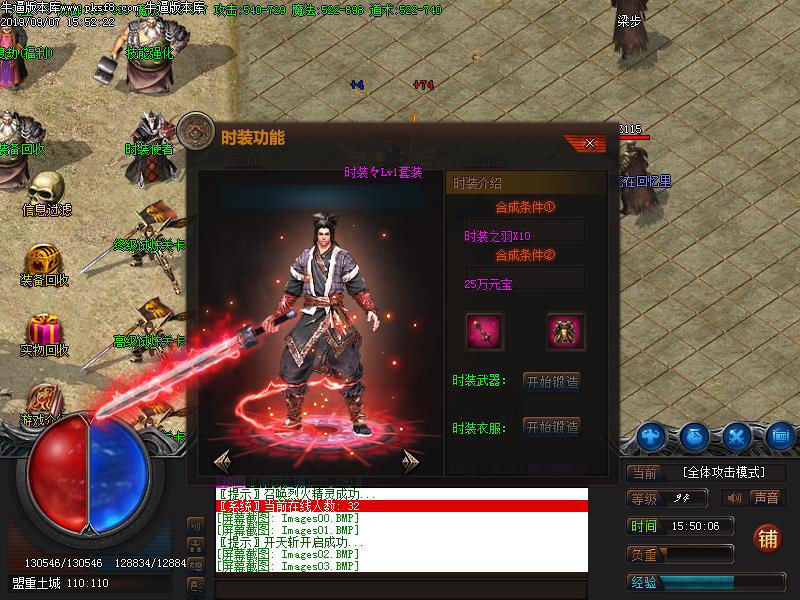Viewport: 800px width, 600px height.
Task: Open the skills panel with crossed-swords icon
Action: click(x=738, y=437)
